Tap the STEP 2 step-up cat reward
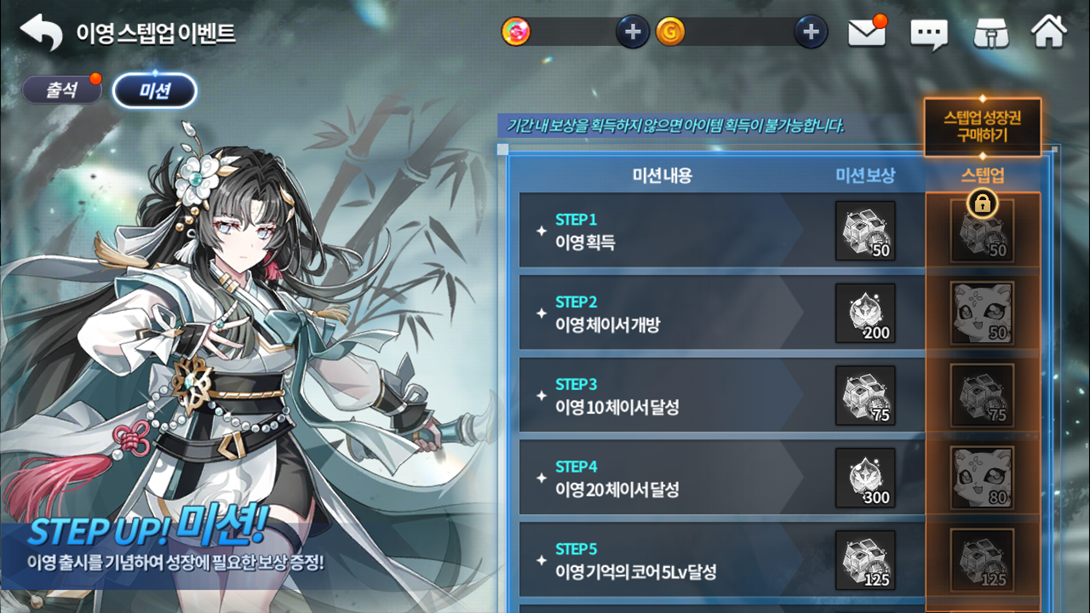The height and width of the screenshot is (613, 1090). (x=982, y=314)
